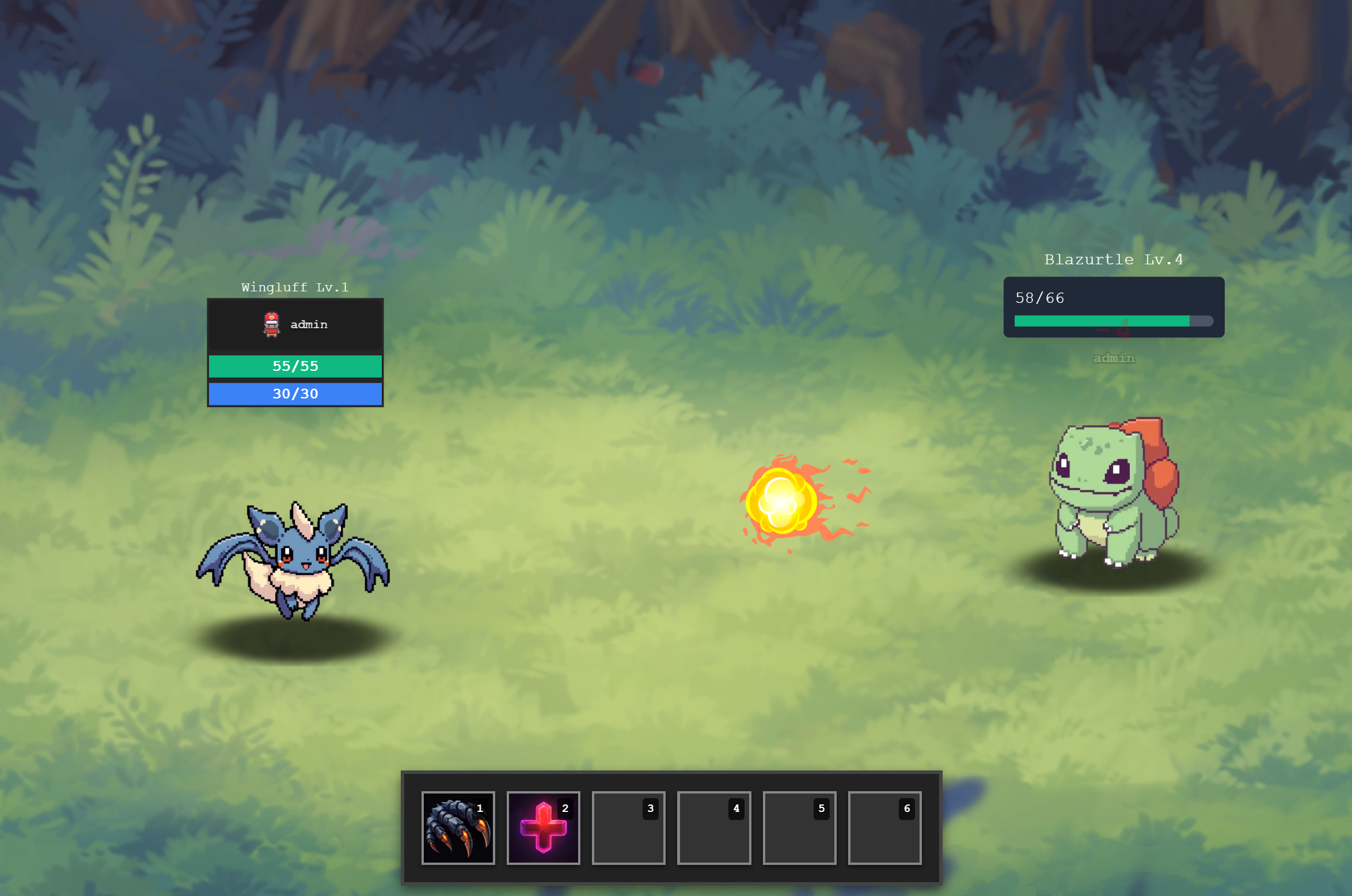Click the admin trainer avatar icon

[x=271, y=324]
